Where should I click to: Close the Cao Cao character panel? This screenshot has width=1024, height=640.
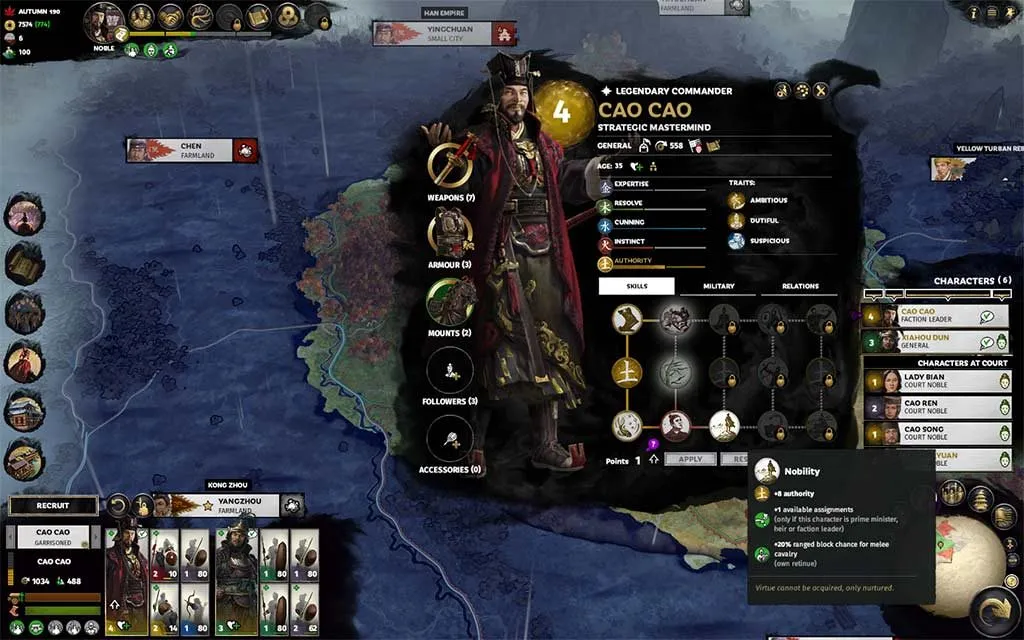pyautogui.click(x=821, y=91)
